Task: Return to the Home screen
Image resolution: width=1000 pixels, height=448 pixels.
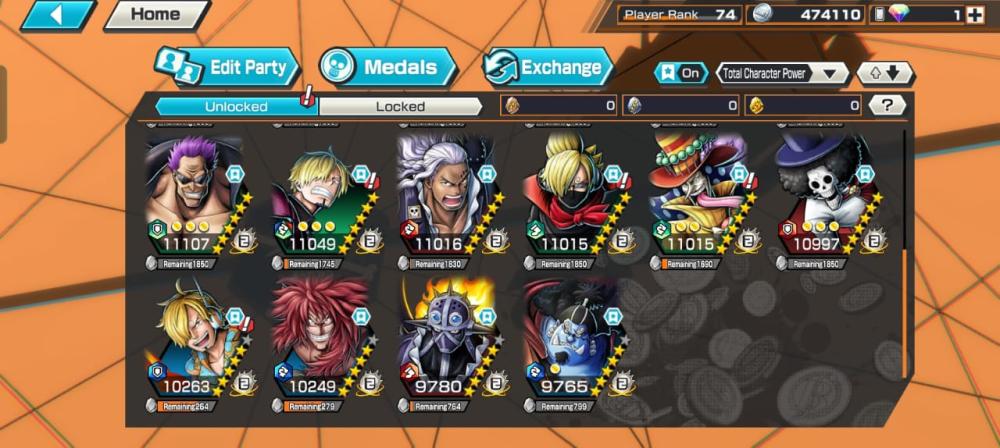Action: [x=156, y=14]
